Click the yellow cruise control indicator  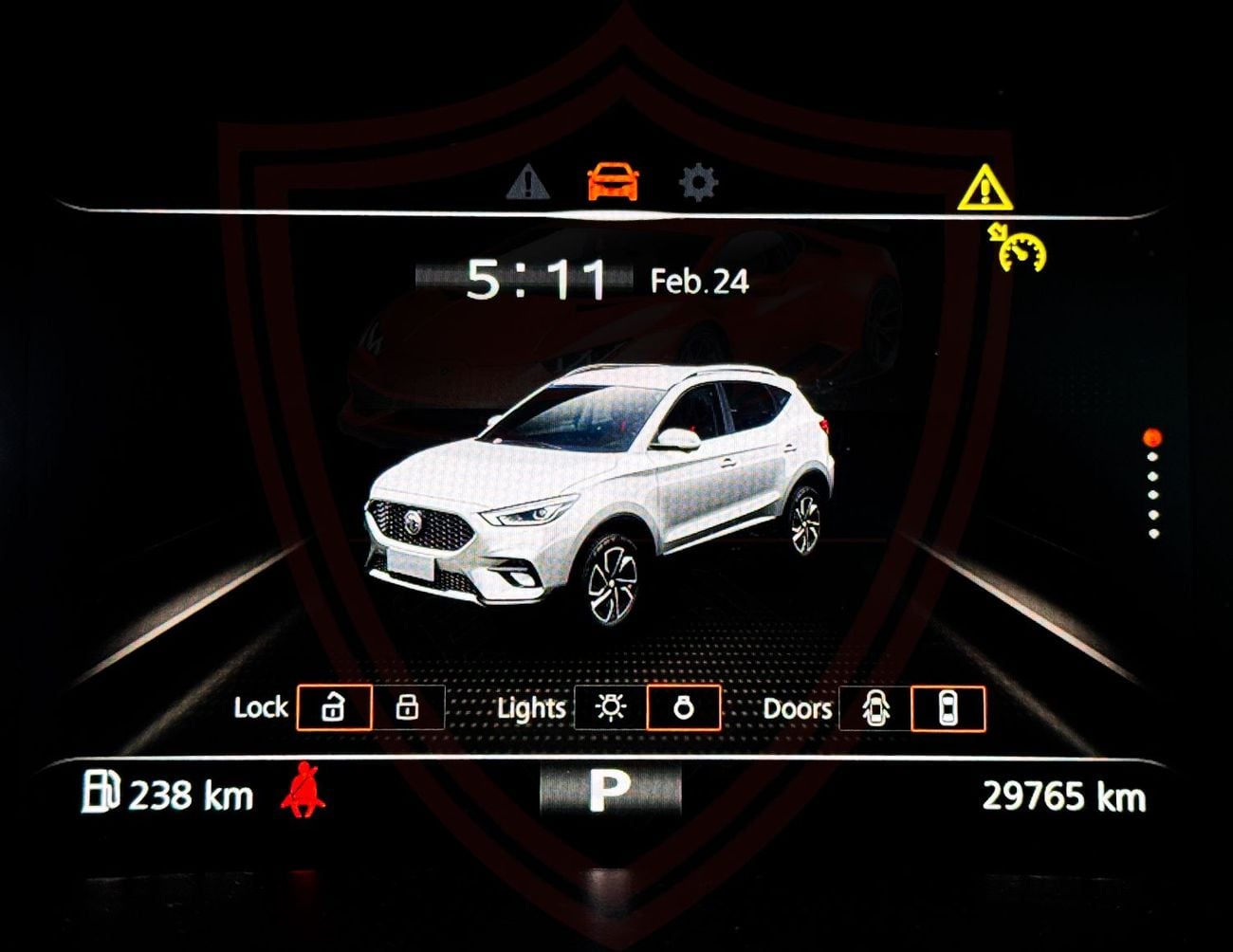[1018, 249]
